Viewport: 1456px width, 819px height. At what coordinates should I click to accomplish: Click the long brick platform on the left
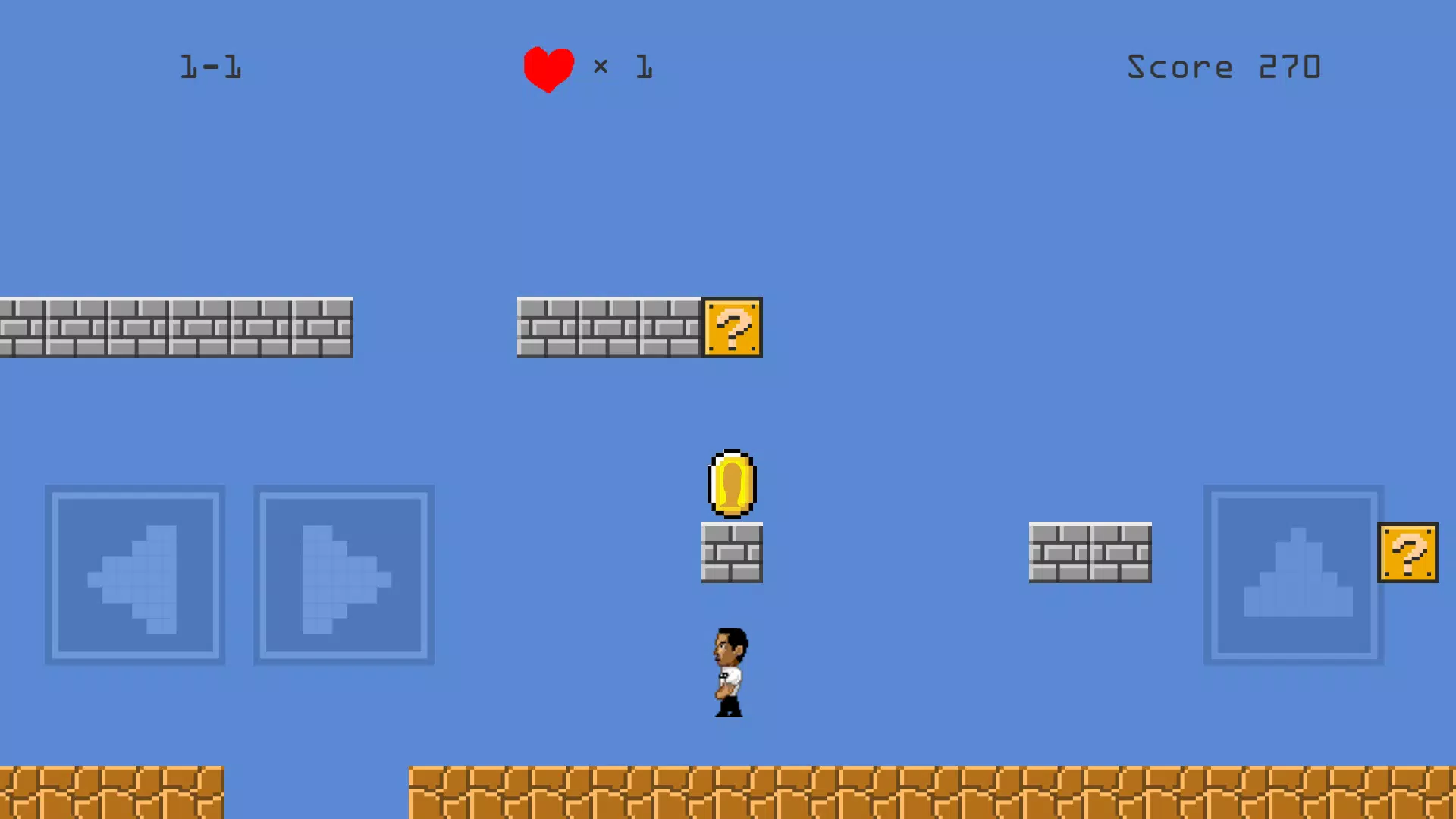point(174,328)
